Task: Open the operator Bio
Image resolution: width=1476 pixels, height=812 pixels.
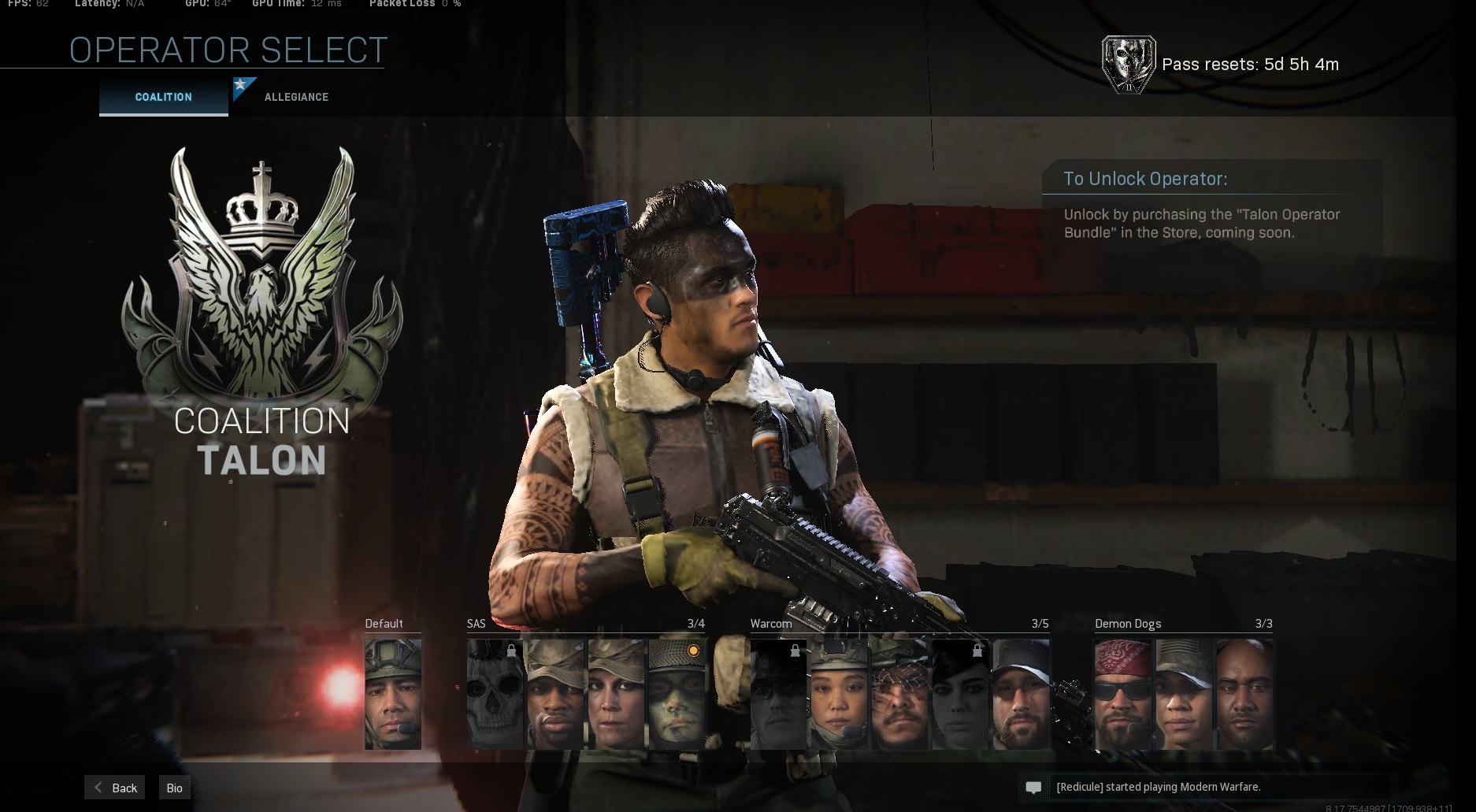Action: point(174,788)
